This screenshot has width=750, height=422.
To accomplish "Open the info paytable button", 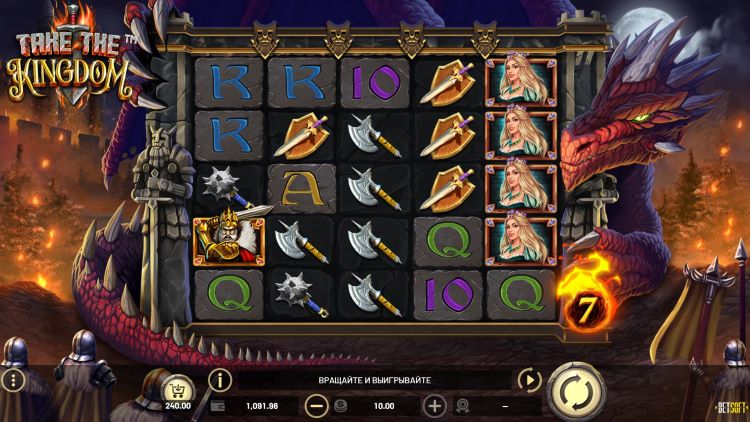I will coord(219,380).
